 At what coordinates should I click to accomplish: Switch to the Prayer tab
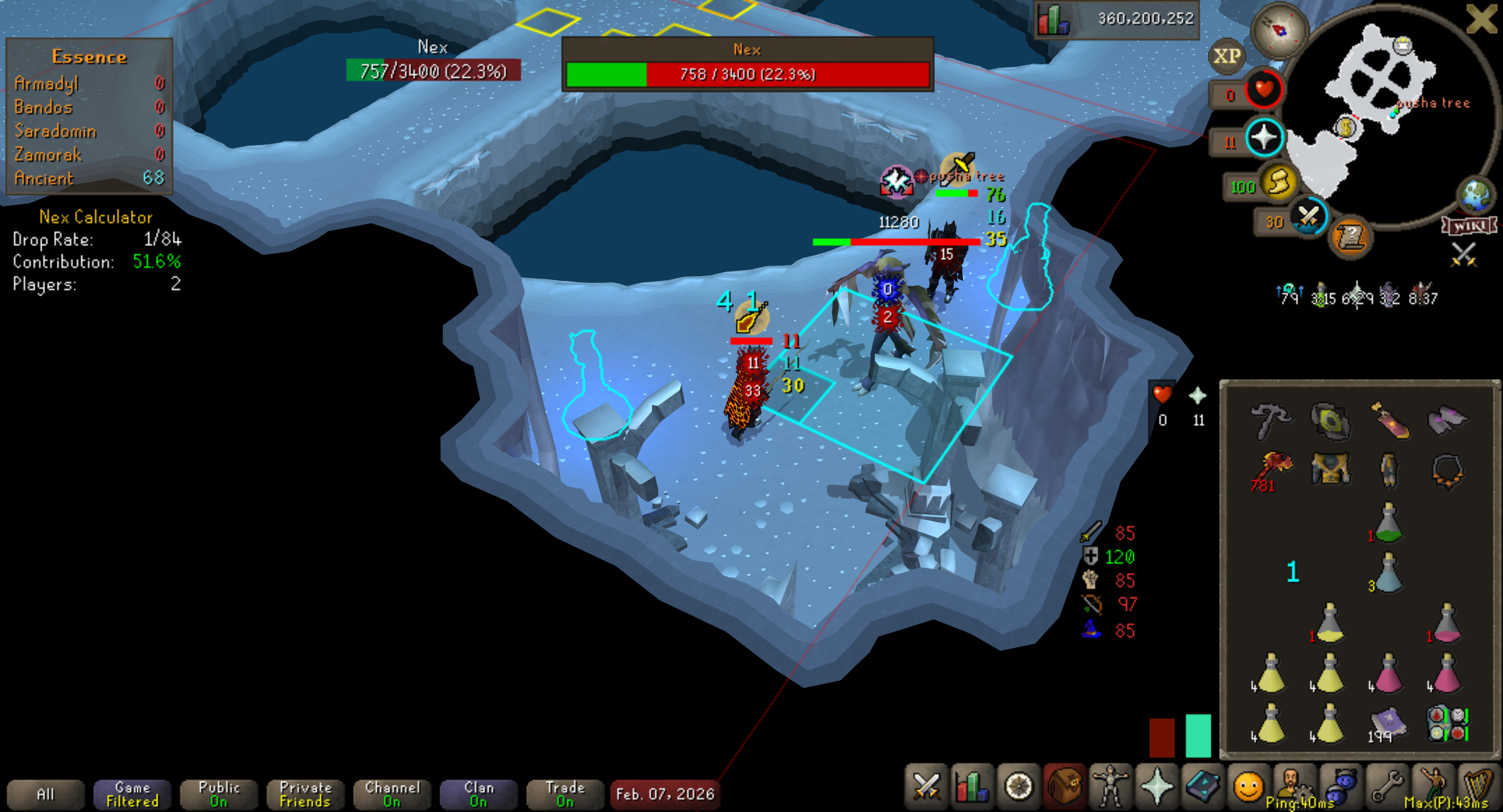pos(1156,787)
